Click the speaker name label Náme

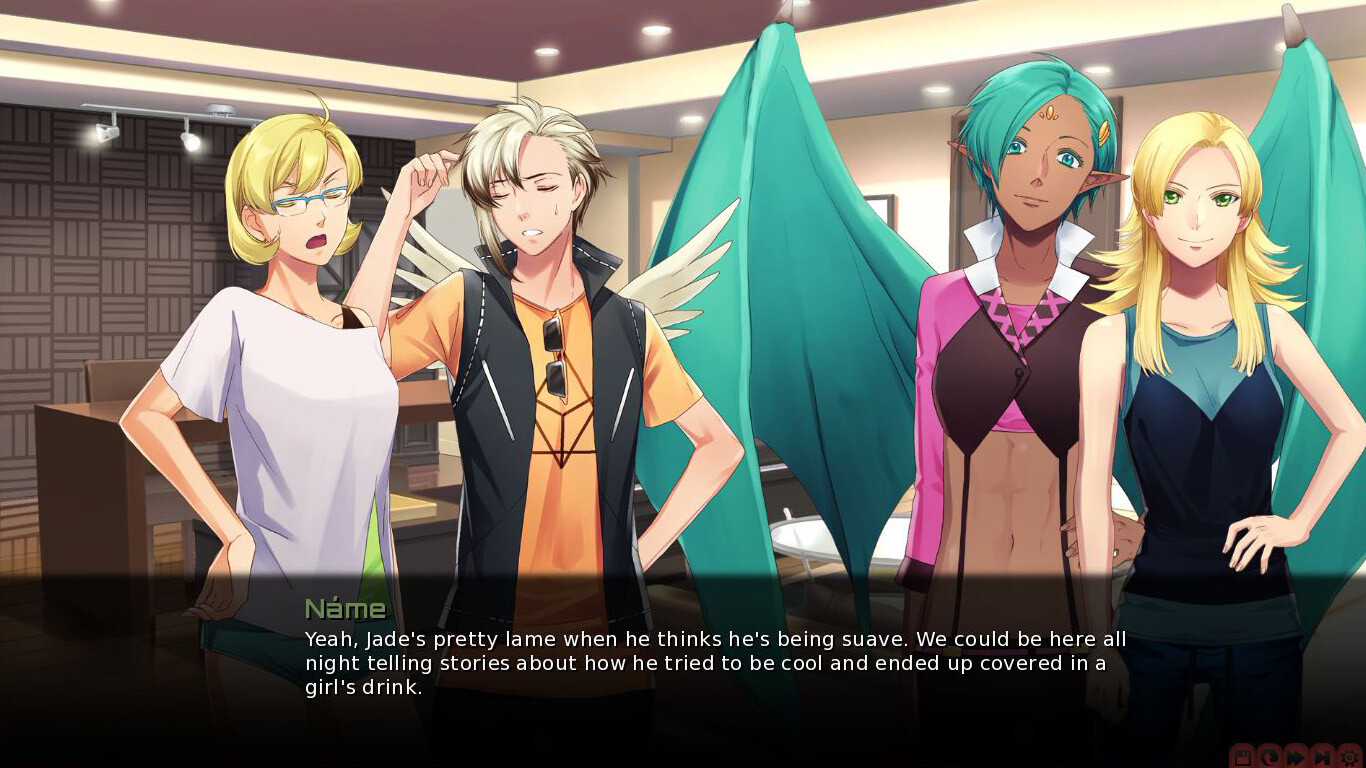[x=344, y=607]
